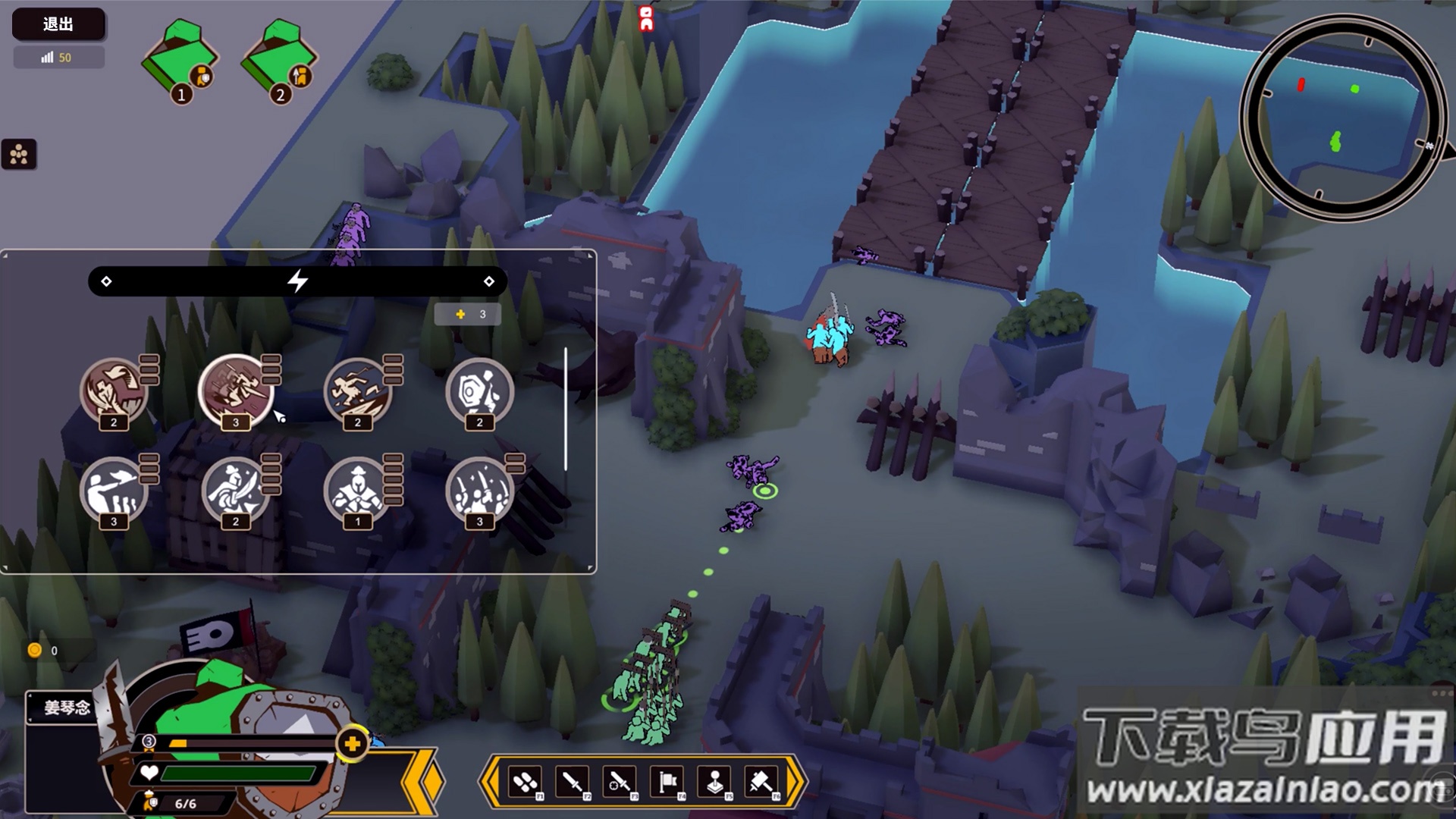Viewport: 1456px width, 819px height.
Task: Select the raised swords crowd skill
Action: 479,491
